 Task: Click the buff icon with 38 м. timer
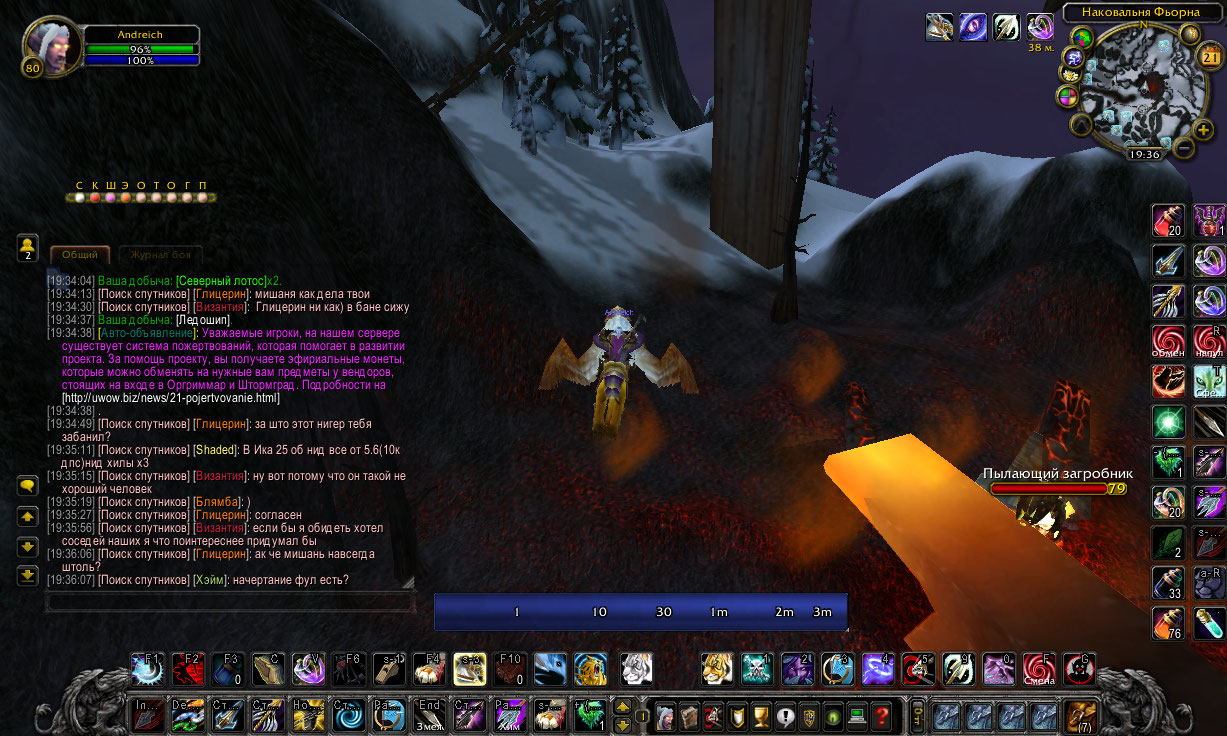(1040, 27)
